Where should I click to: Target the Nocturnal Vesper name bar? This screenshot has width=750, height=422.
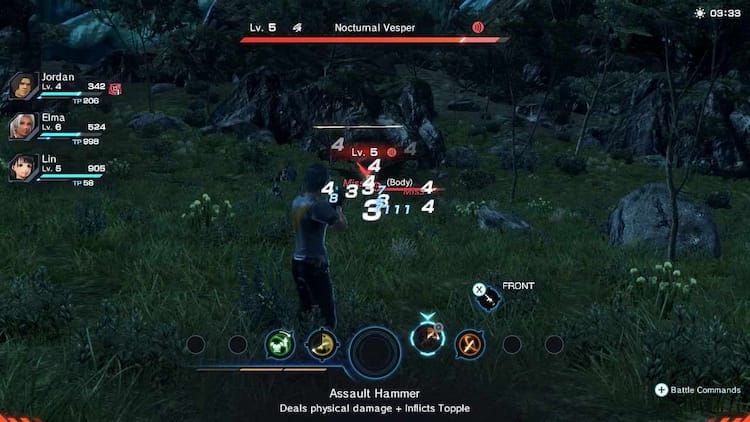tap(376, 27)
